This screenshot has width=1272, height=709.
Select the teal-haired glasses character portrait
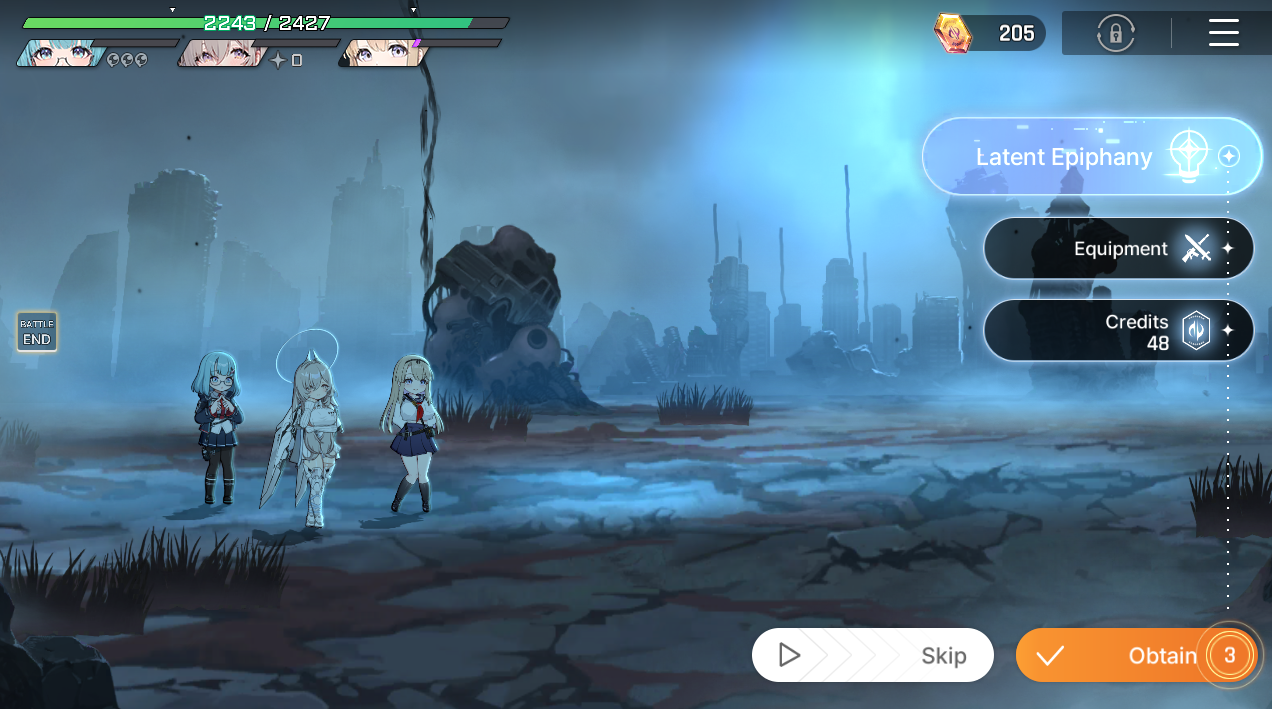pos(60,53)
